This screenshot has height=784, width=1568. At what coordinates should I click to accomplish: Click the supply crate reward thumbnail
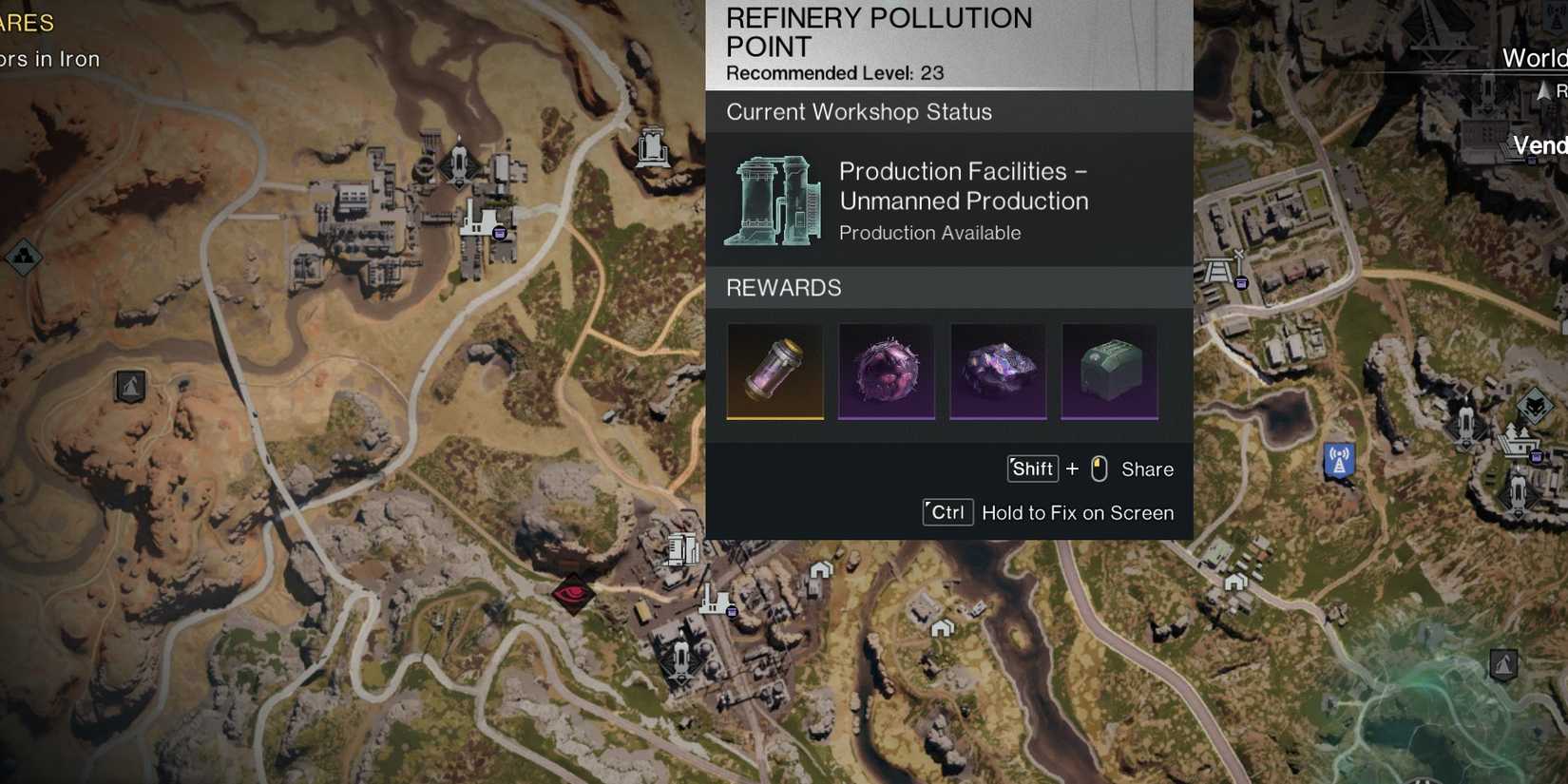point(1109,372)
